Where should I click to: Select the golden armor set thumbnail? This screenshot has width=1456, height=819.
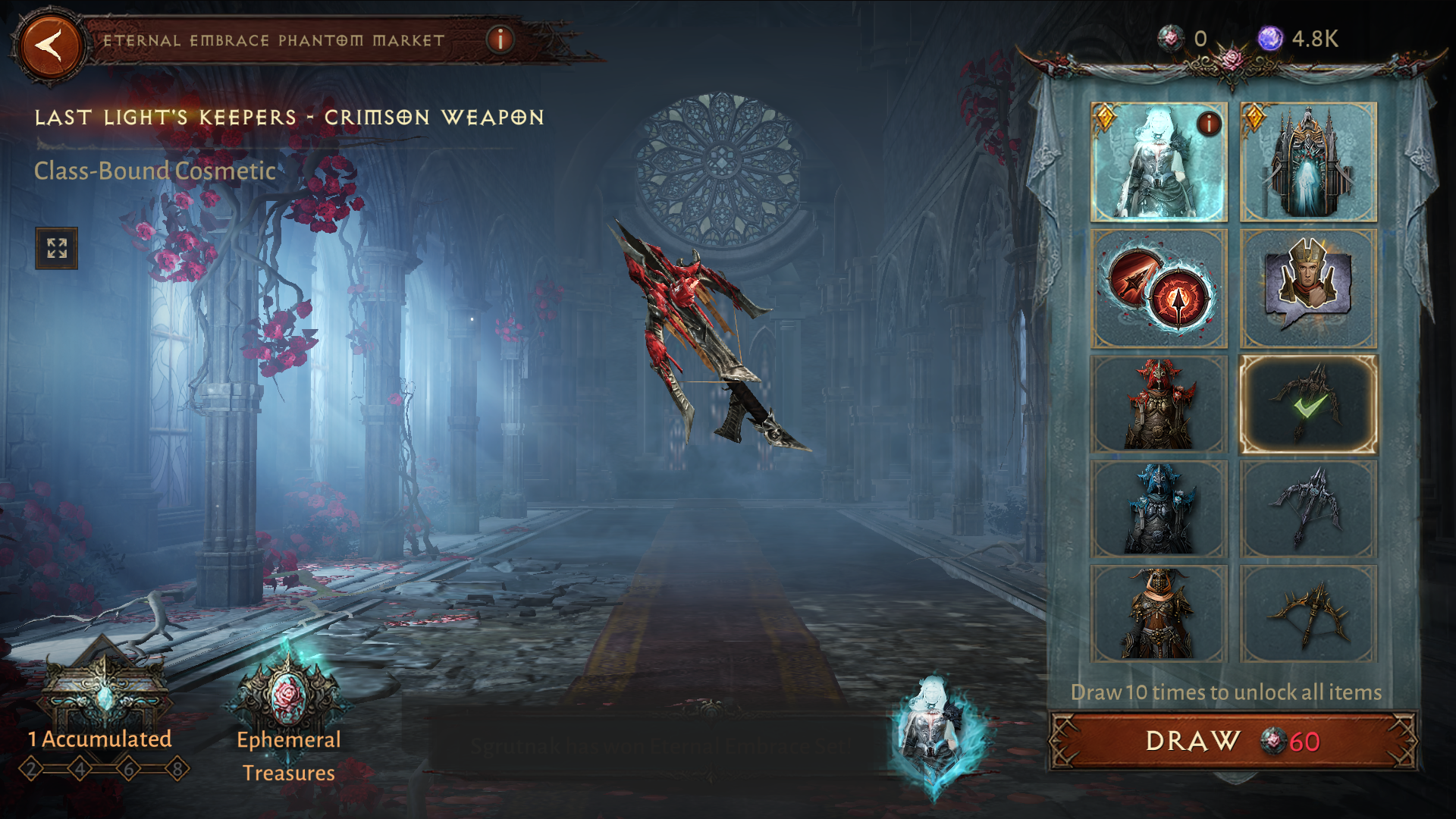click(x=1159, y=610)
